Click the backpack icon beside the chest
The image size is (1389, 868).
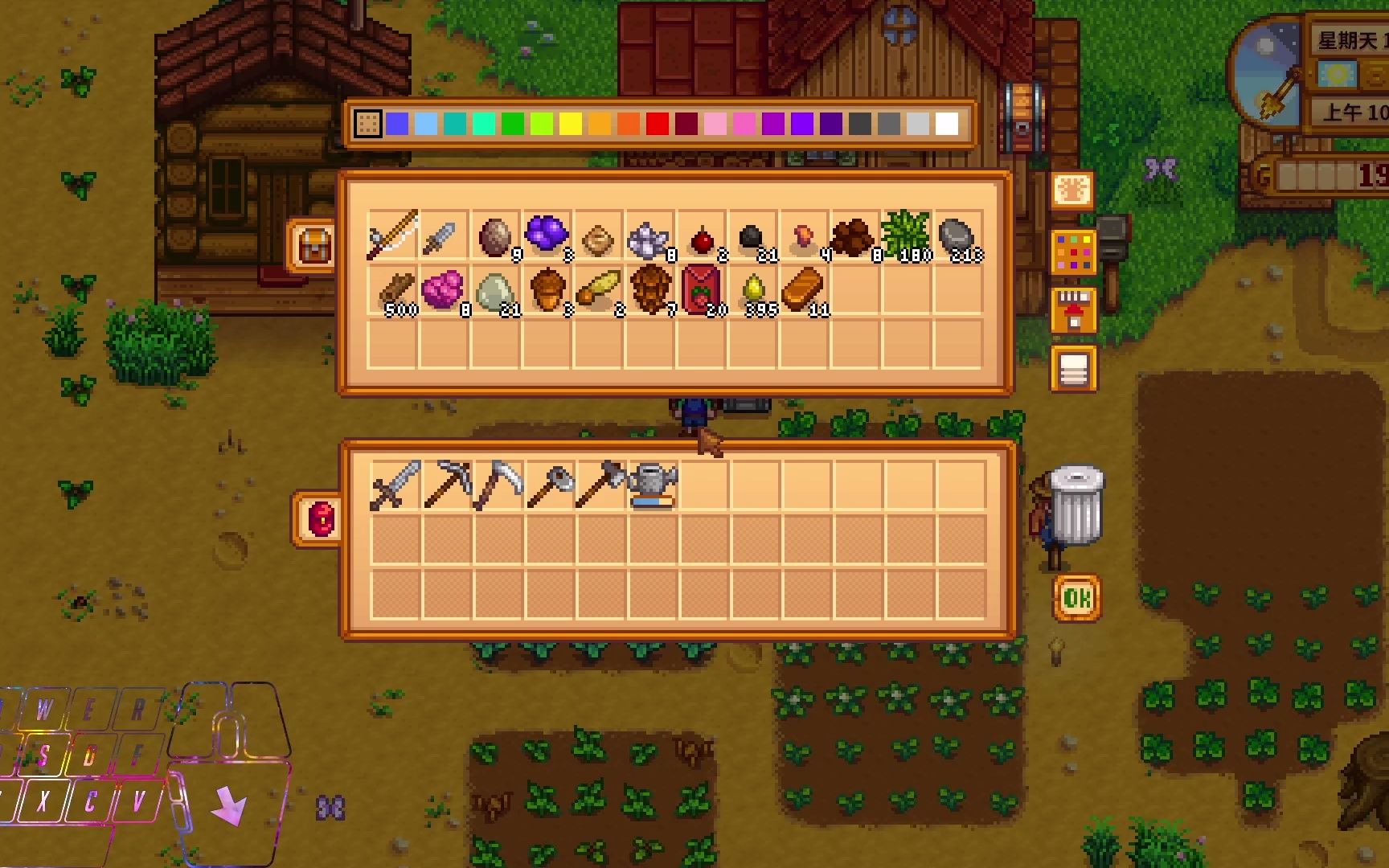tap(313, 246)
